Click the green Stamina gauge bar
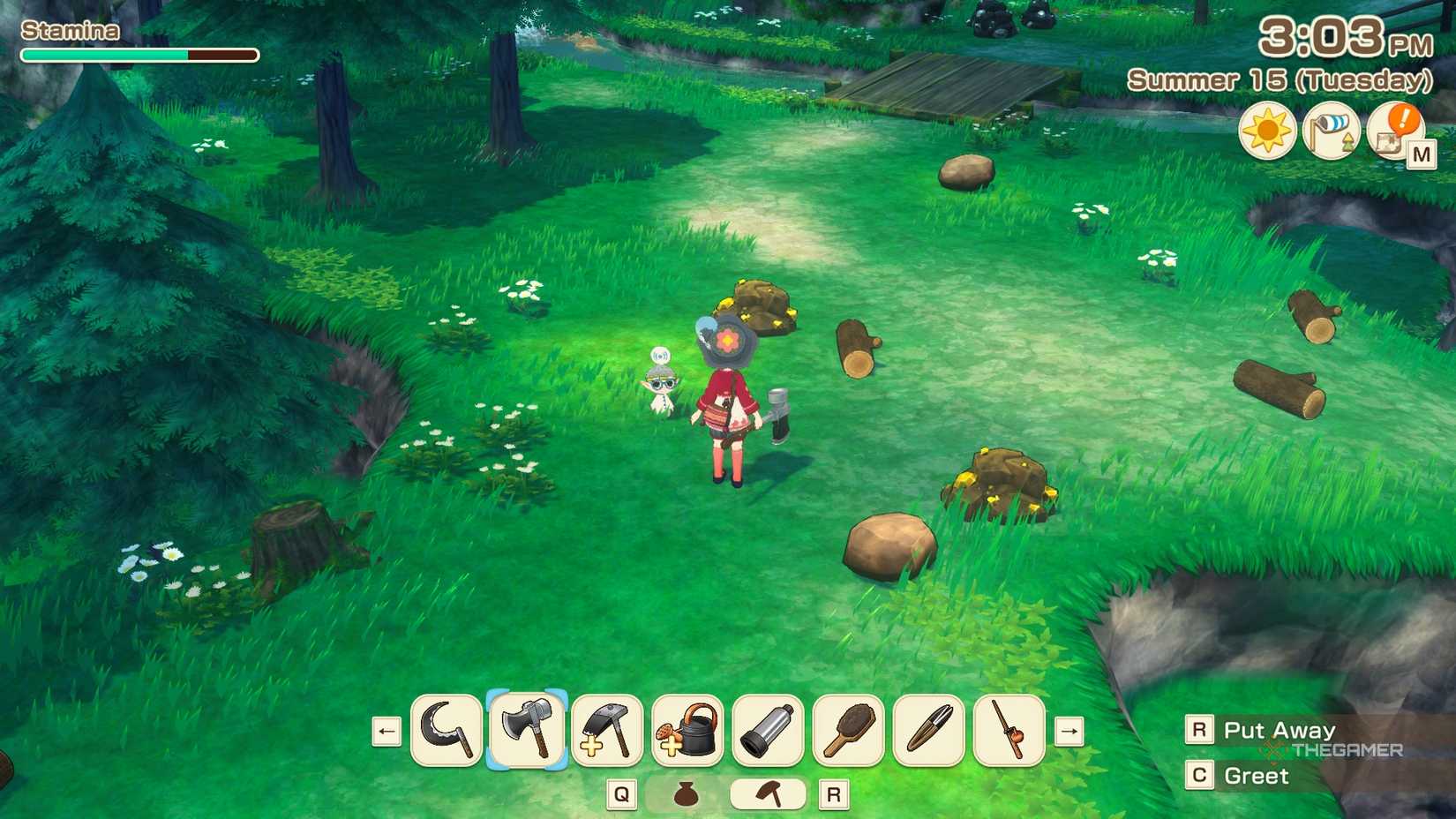This screenshot has height=819, width=1456. [x=106, y=54]
